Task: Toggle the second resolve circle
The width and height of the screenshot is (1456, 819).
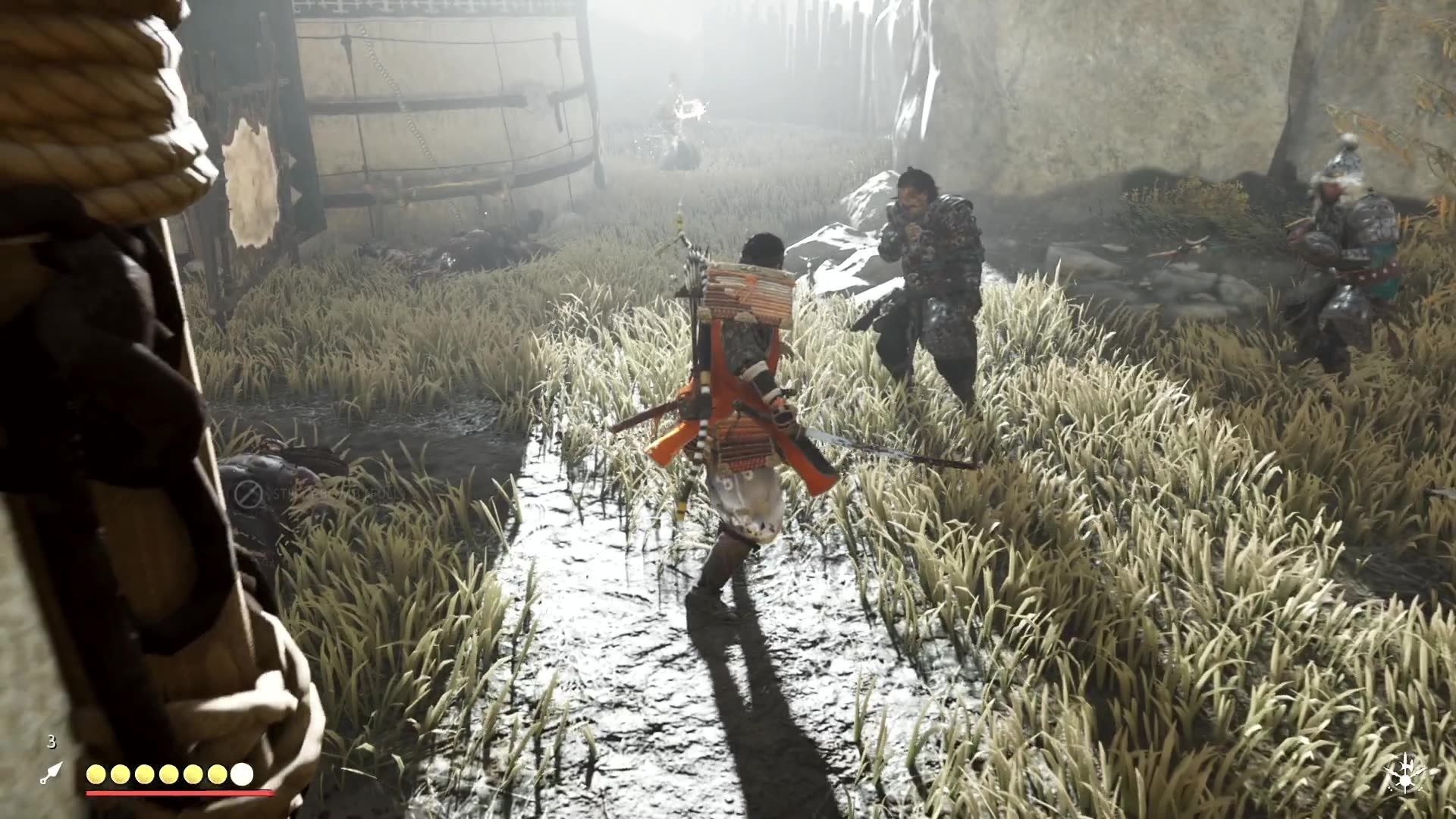Action: tap(121, 776)
